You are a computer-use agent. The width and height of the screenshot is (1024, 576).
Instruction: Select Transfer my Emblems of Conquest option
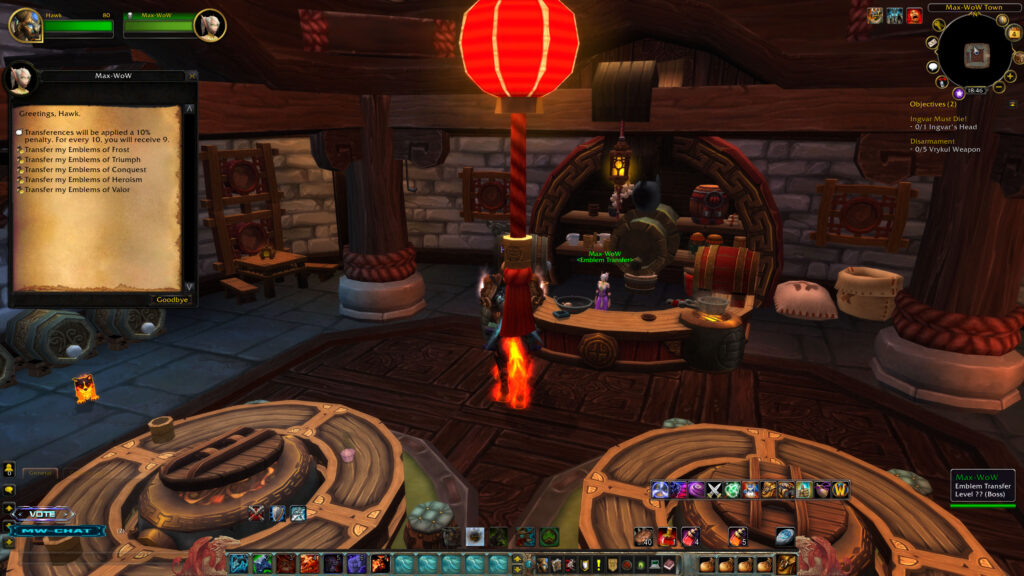click(x=86, y=169)
